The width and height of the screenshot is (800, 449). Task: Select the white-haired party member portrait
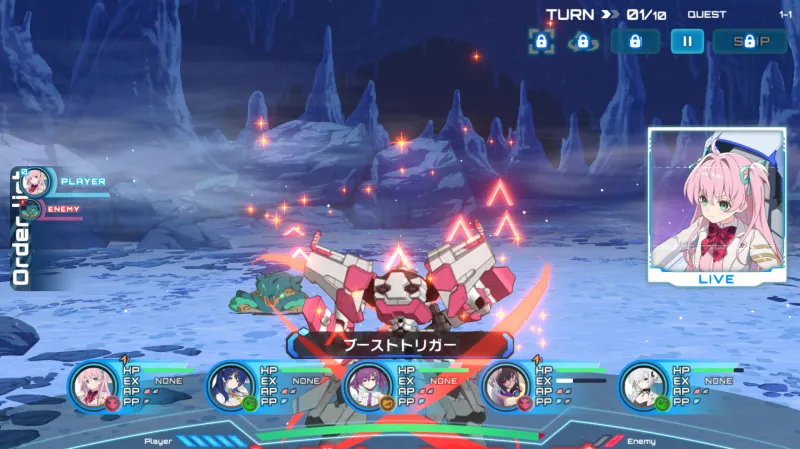pos(644,385)
